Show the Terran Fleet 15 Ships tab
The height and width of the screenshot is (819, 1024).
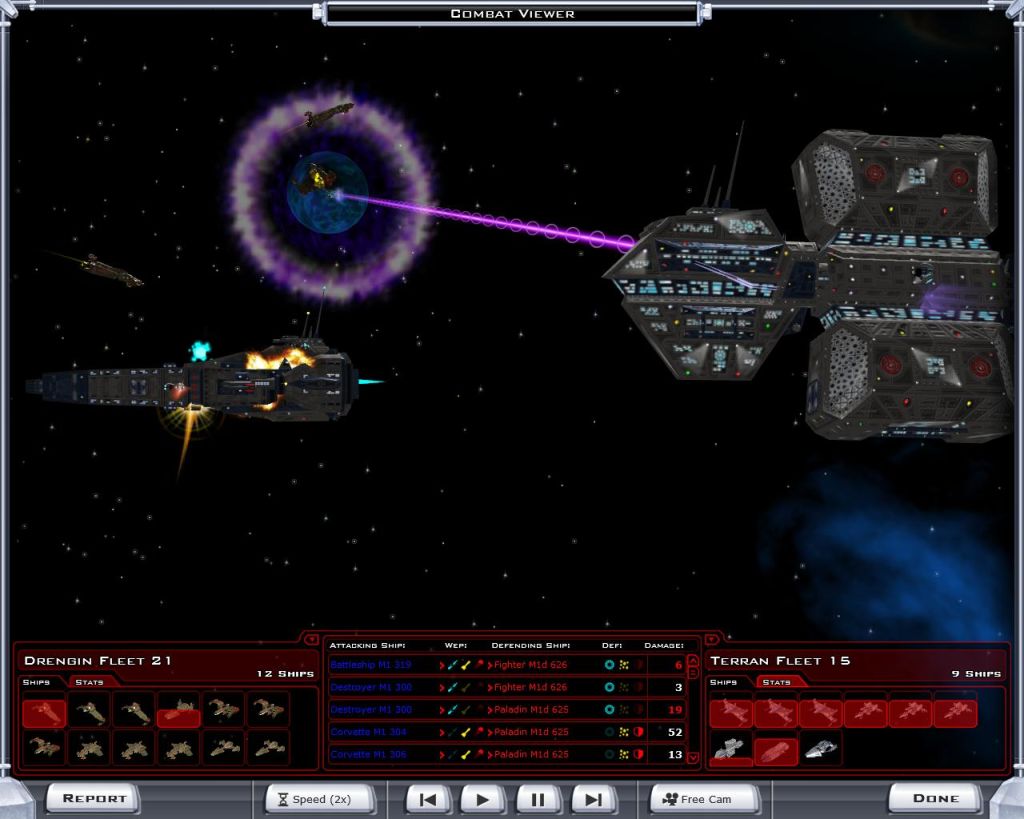(723, 682)
